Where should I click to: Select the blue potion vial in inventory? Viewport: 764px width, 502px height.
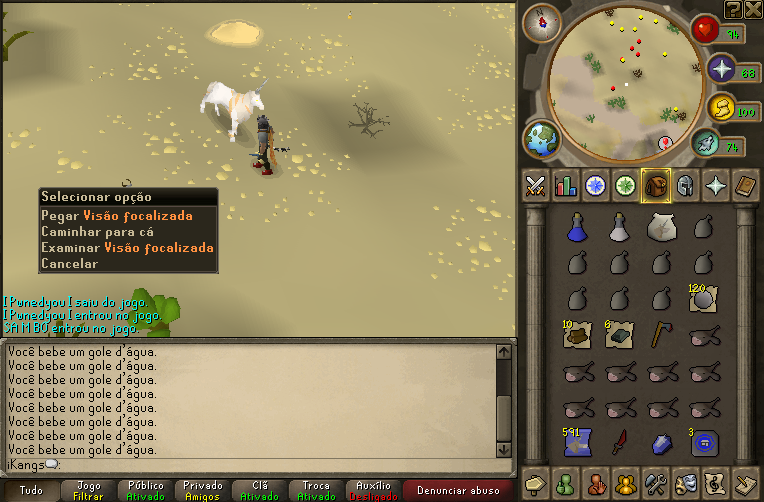pyautogui.click(x=575, y=227)
